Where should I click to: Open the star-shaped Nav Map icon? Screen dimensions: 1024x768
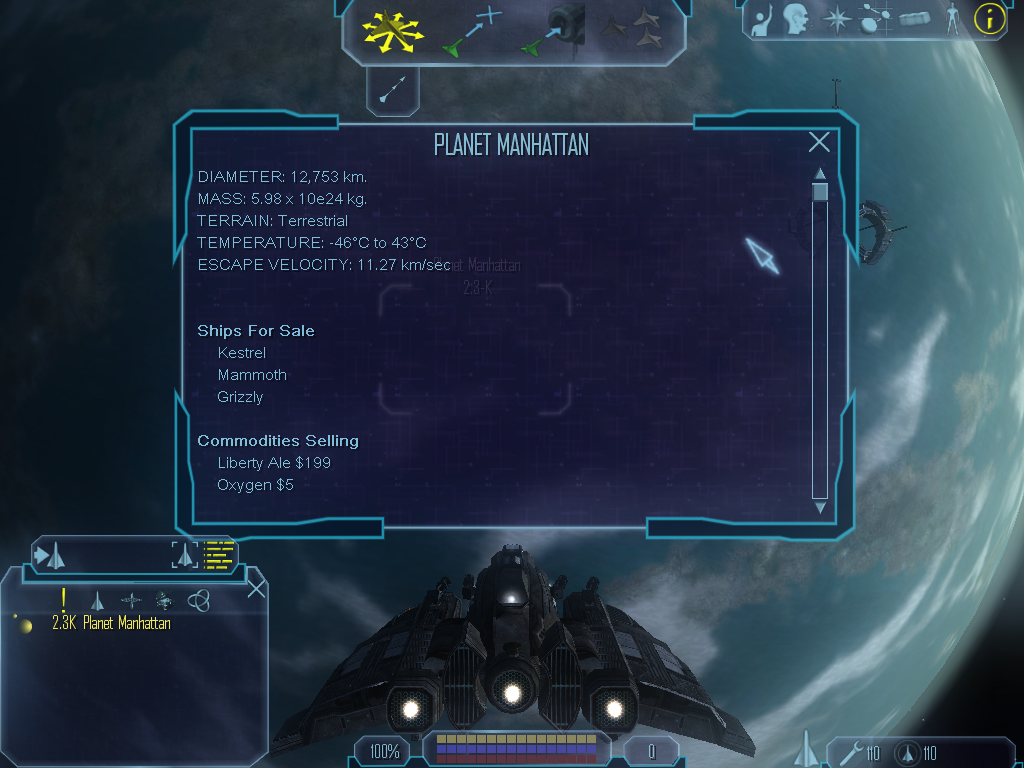click(835, 19)
